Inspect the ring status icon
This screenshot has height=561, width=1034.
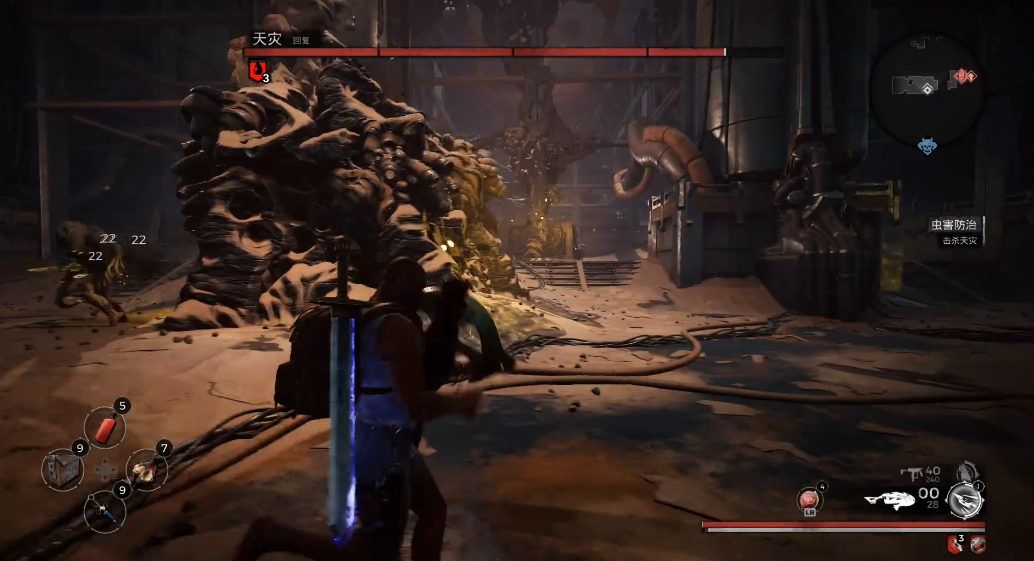coord(978,545)
